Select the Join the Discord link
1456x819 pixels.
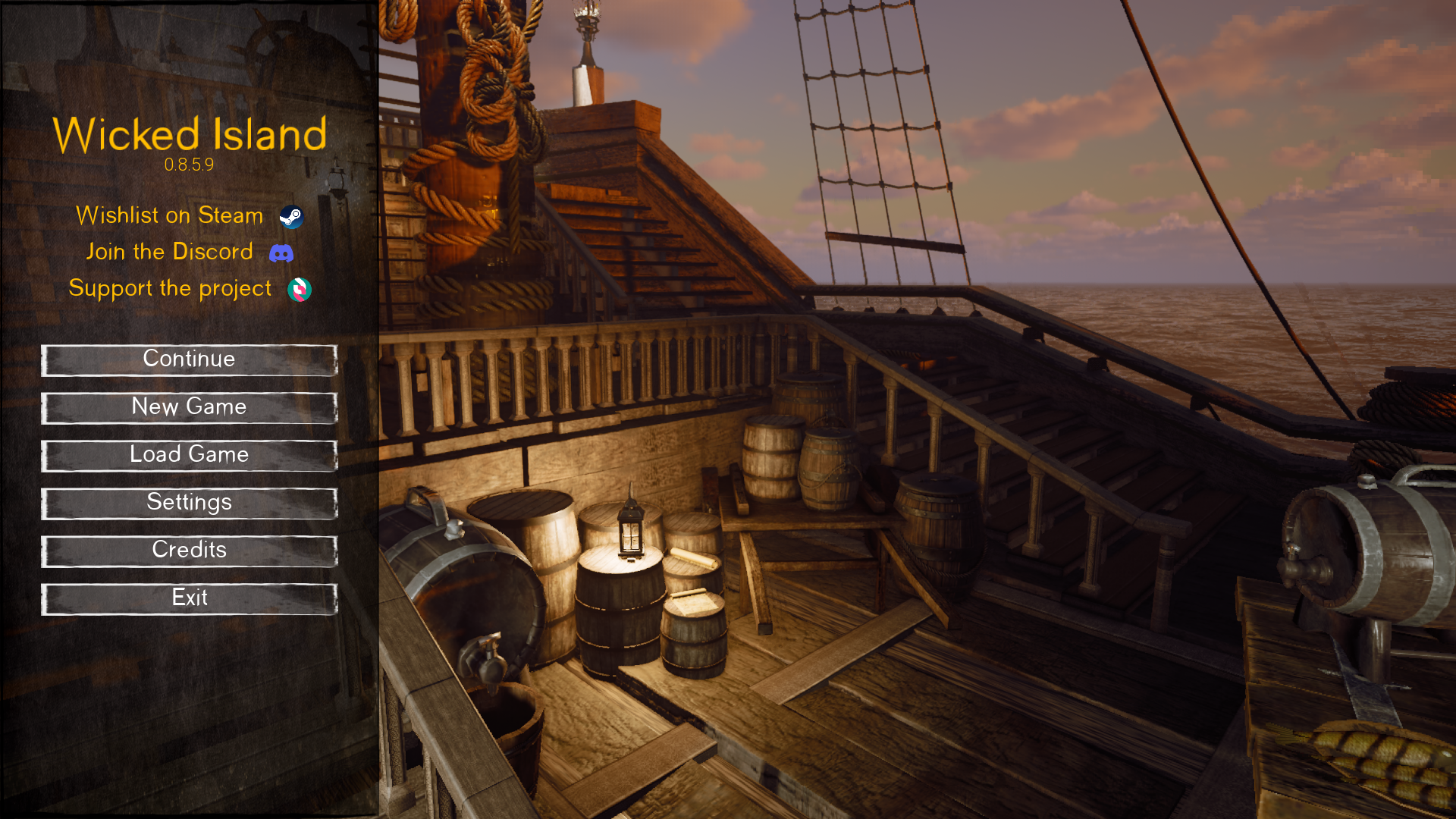point(169,252)
